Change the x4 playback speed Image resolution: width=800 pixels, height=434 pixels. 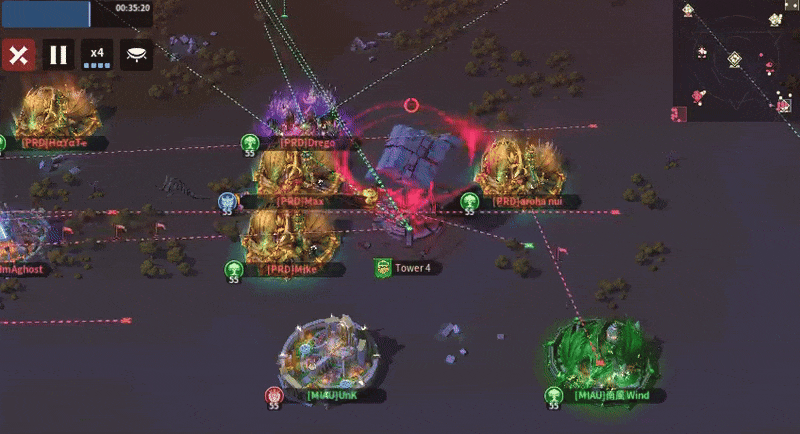(97, 55)
